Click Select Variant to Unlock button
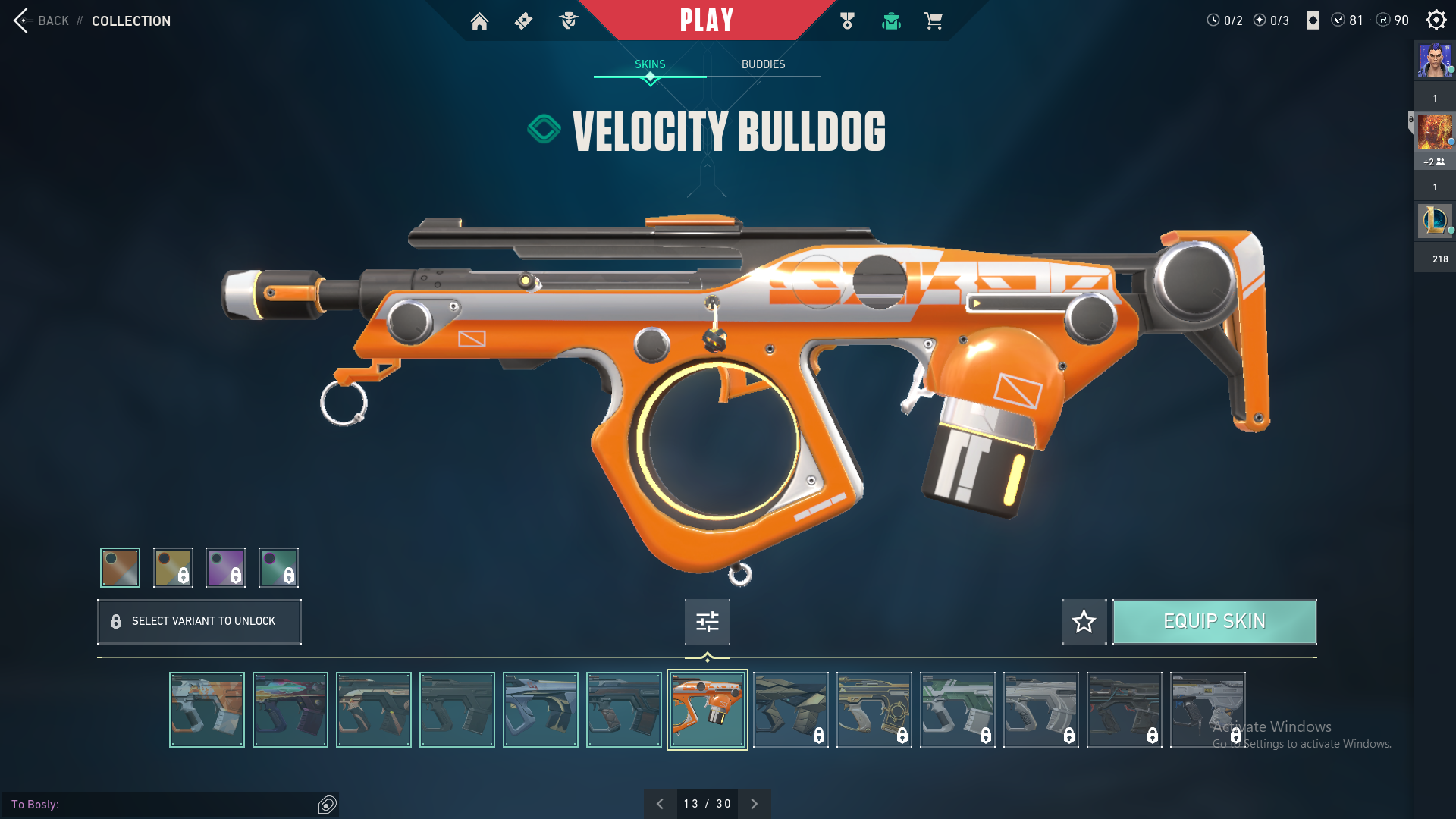 tap(199, 621)
